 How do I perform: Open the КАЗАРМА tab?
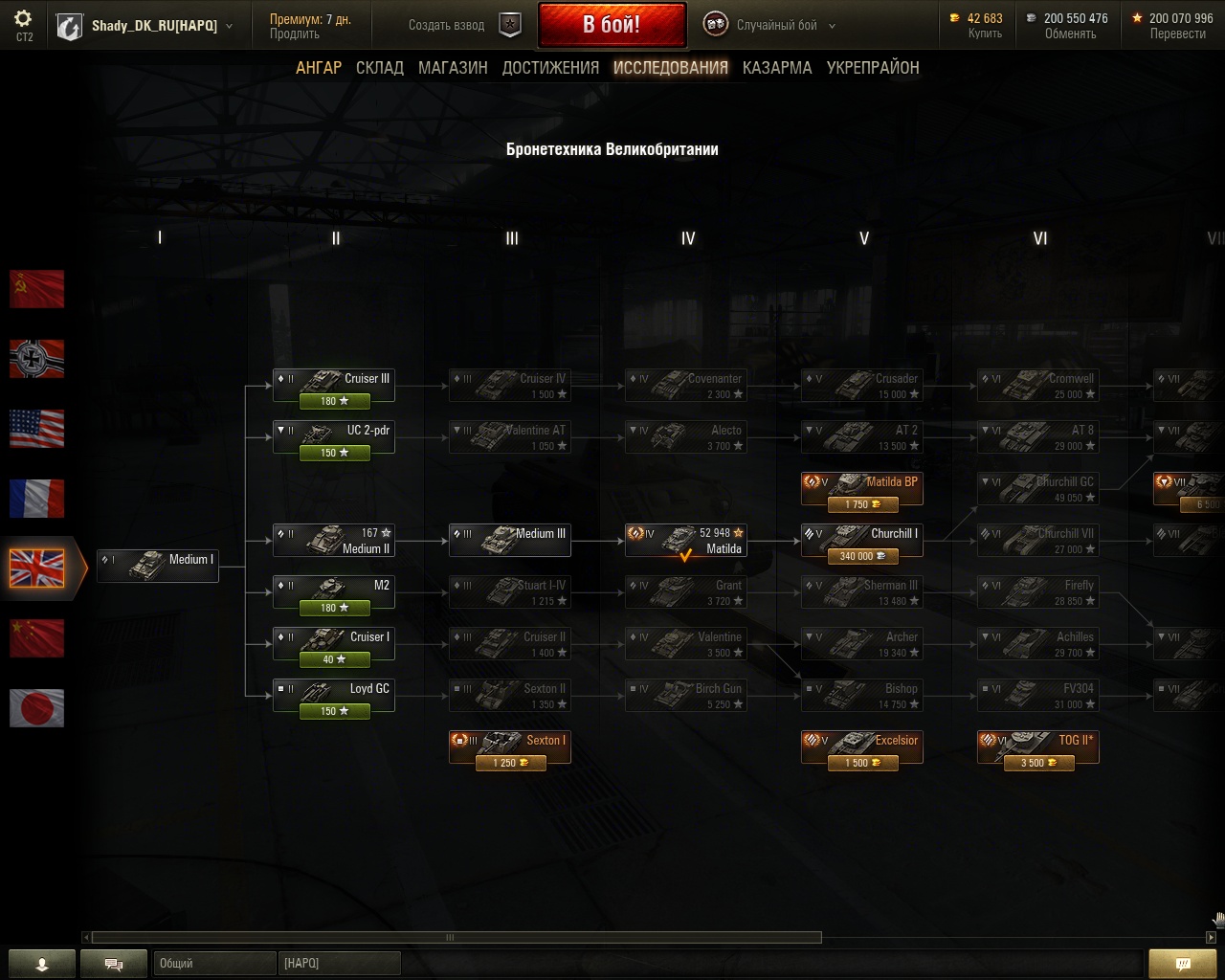point(777,68)
